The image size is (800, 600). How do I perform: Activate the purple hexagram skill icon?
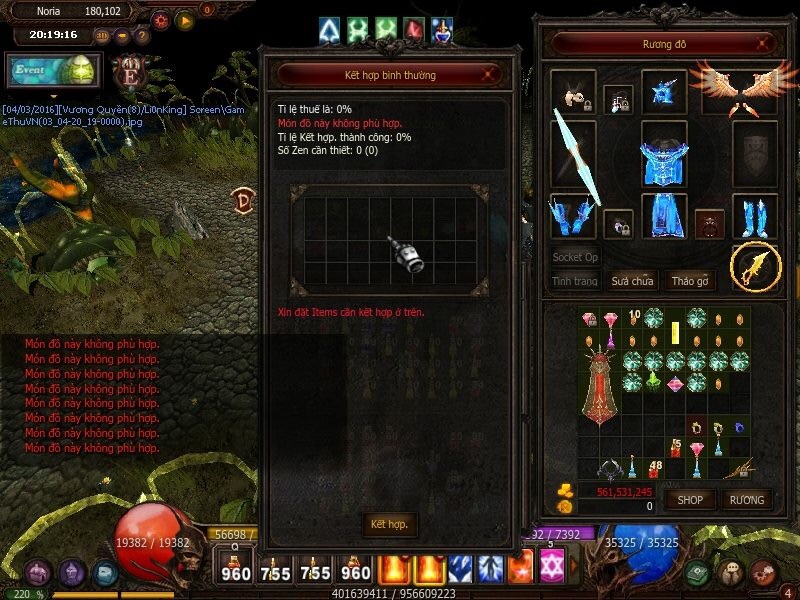click(551, 569)
